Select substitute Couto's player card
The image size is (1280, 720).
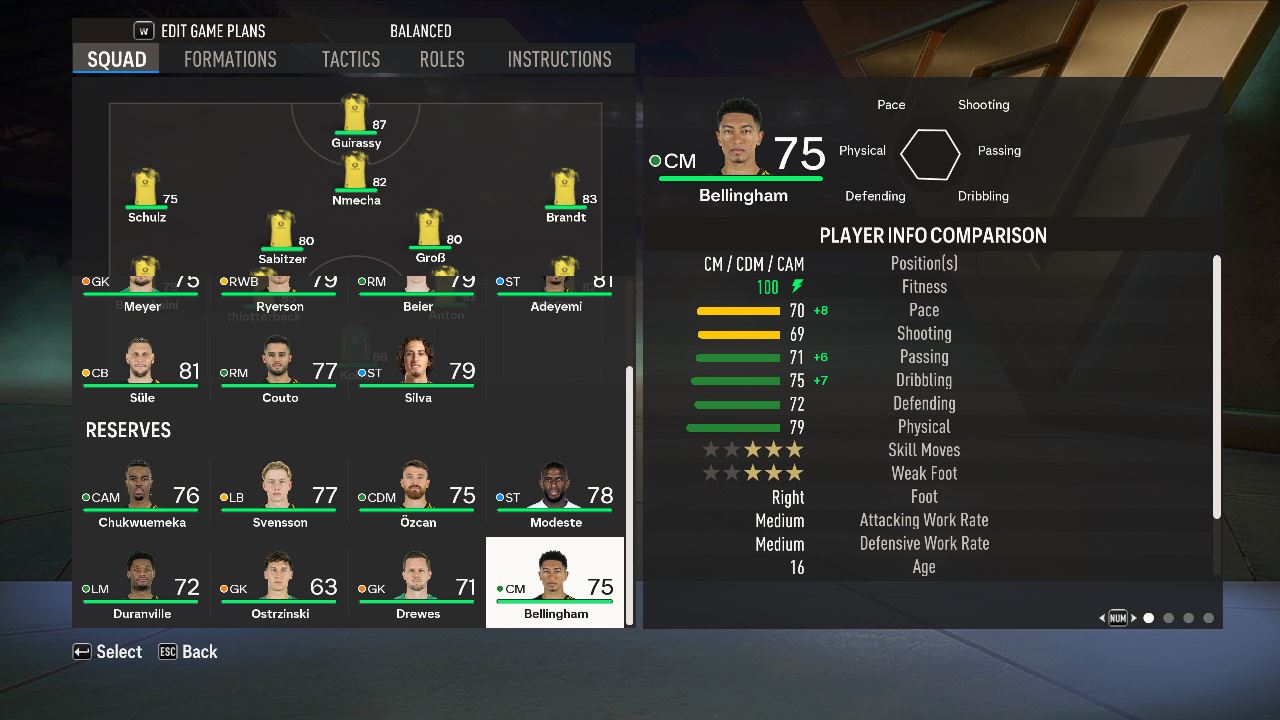(x=280, y=368)
